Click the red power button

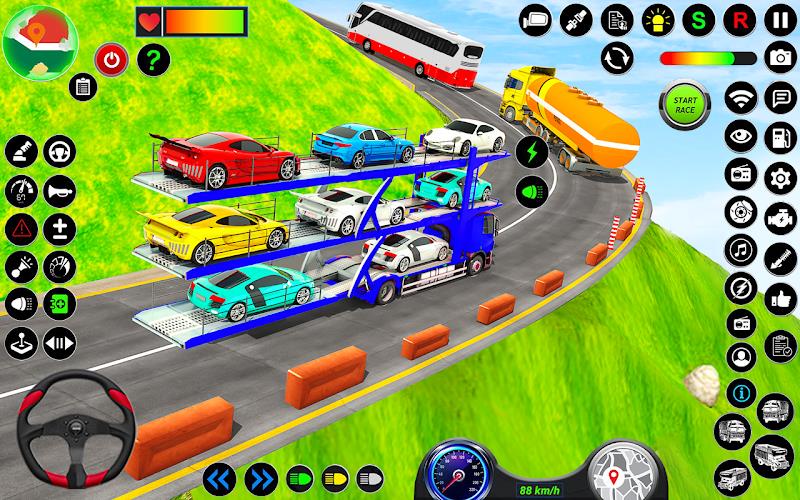[110, 60]
